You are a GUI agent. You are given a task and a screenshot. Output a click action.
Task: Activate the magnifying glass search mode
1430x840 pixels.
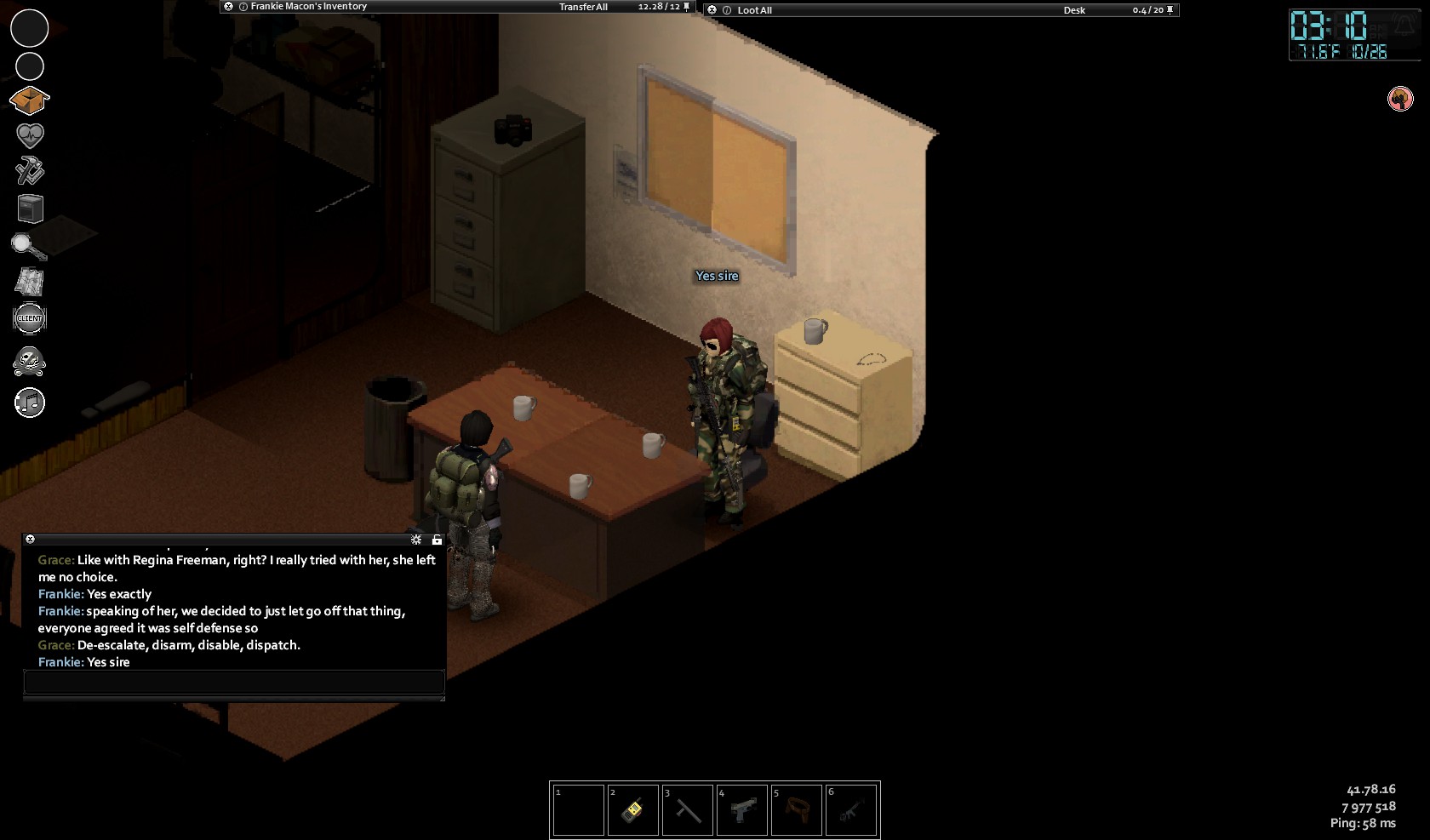click(28, 246)
